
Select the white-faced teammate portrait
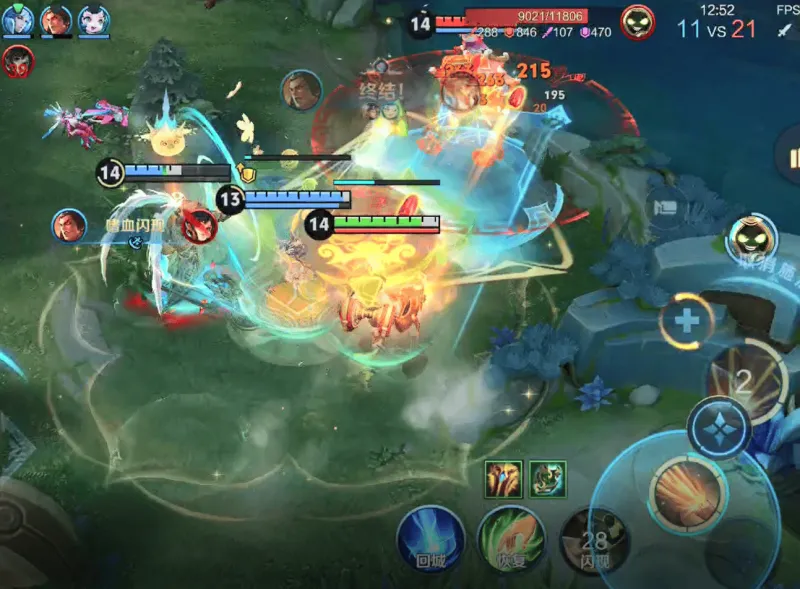(94, 20)
